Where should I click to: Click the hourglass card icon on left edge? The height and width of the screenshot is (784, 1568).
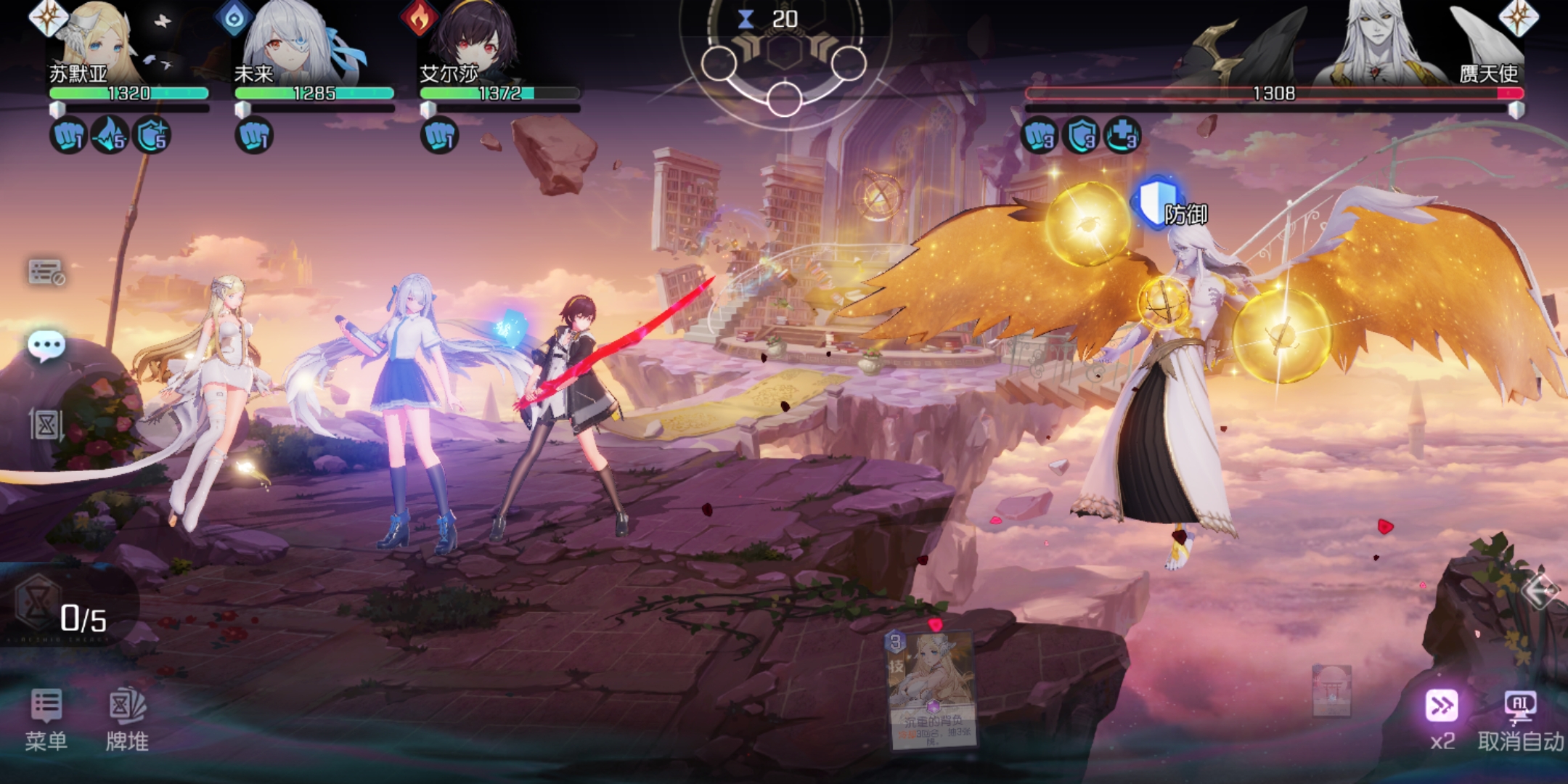pyautogui.click(x=46, y=425)
